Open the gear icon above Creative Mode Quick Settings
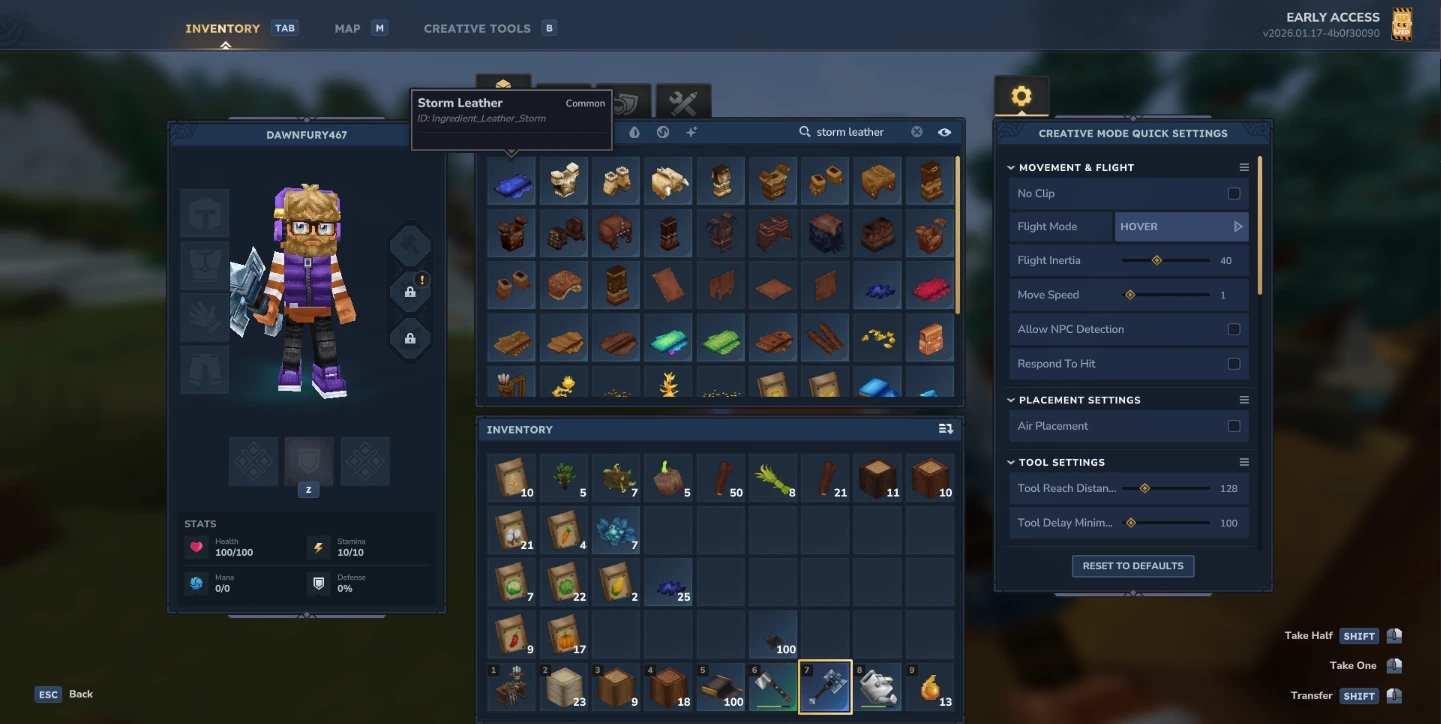This screenshot has height=724, width=1441. [x=1022, y=95]
